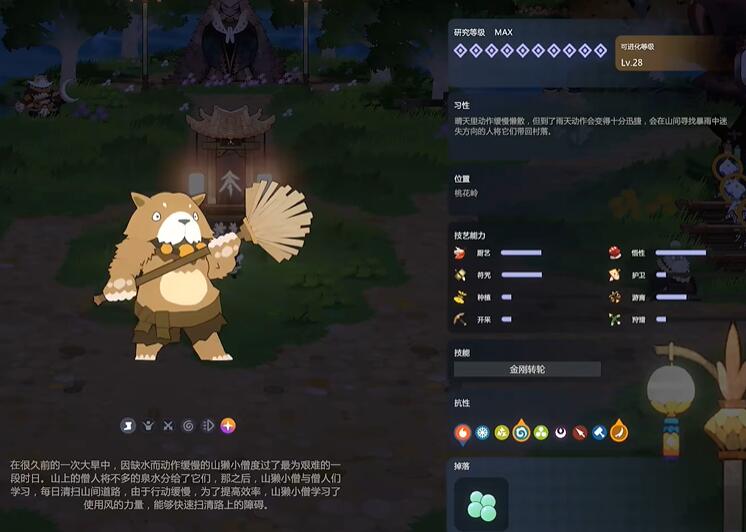
Task: Select the boot-shaped action icon
Action: point(128,425)
